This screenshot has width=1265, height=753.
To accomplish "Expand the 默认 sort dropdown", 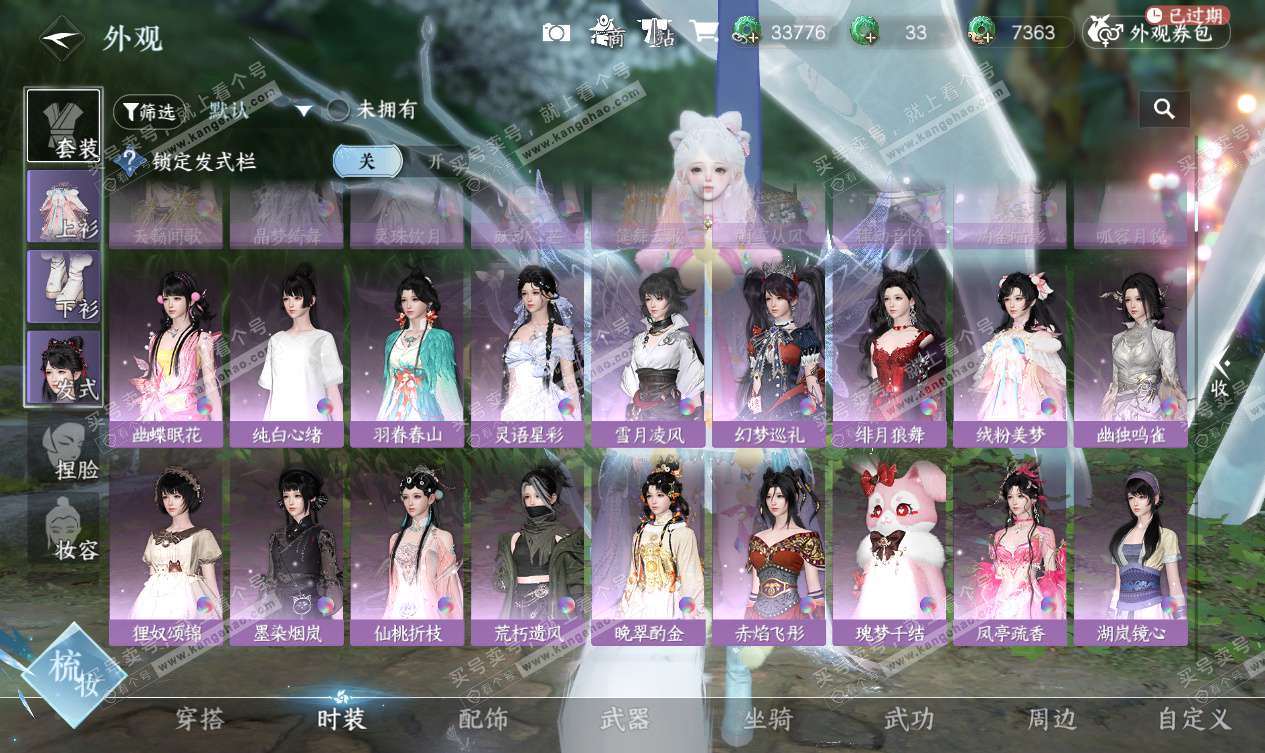I will tap(303, 111).
